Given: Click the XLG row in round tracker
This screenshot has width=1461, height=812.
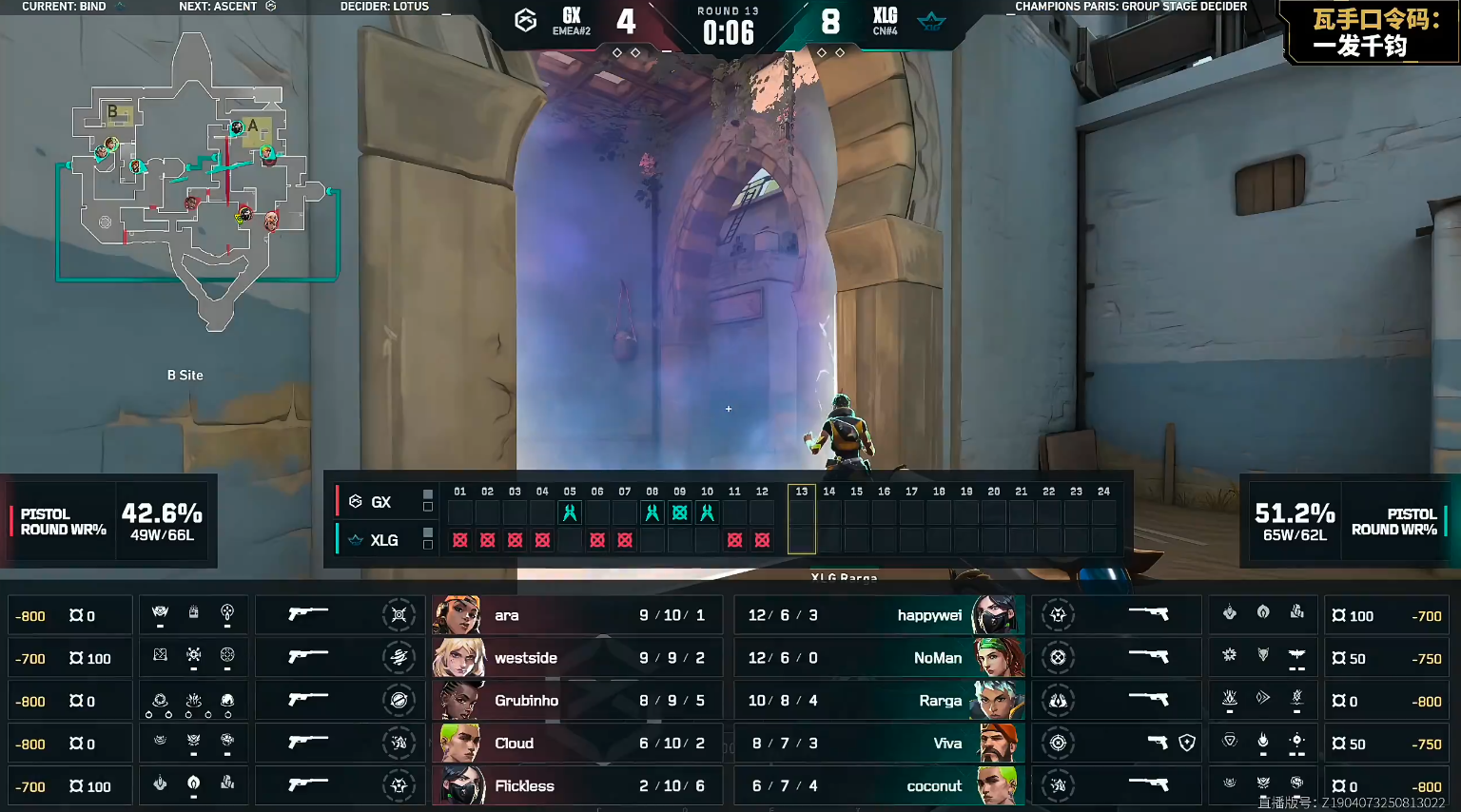Looking at the screenshot, I should tap(383, 540).
